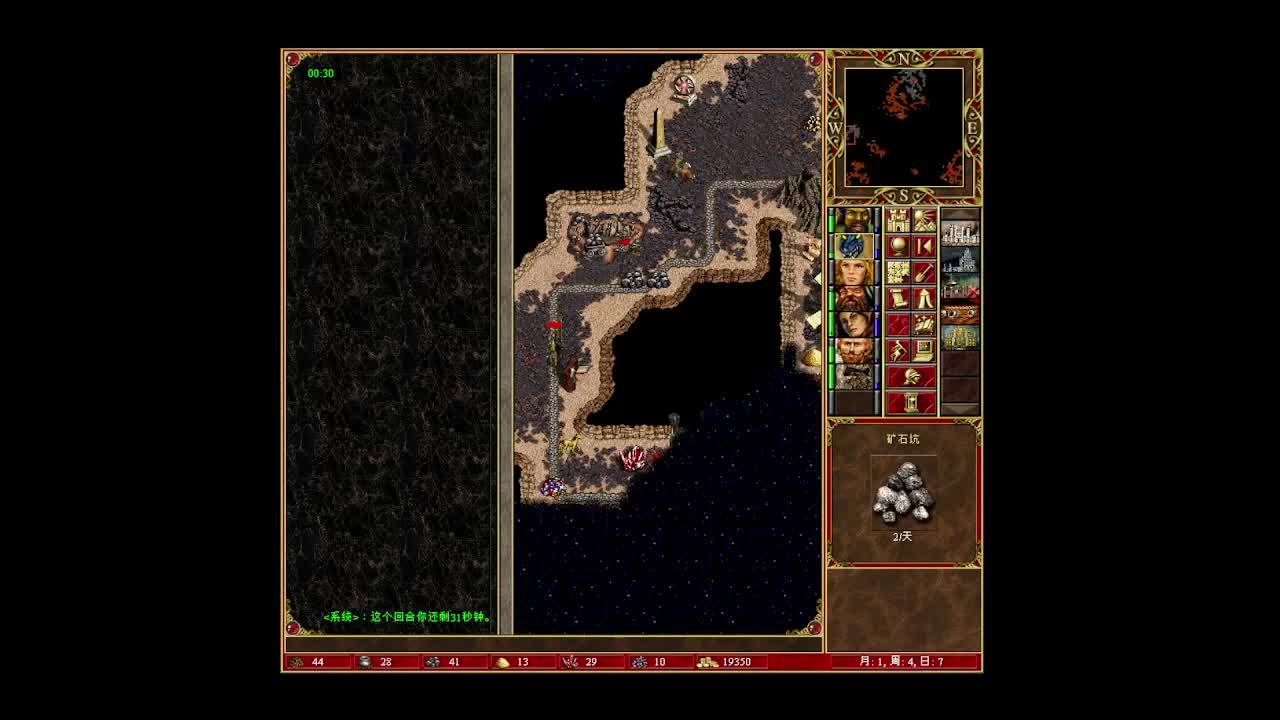Choose the blonde-haired hero portrait
This screenshot has width=1280, height=720.
tap(854, 272)
